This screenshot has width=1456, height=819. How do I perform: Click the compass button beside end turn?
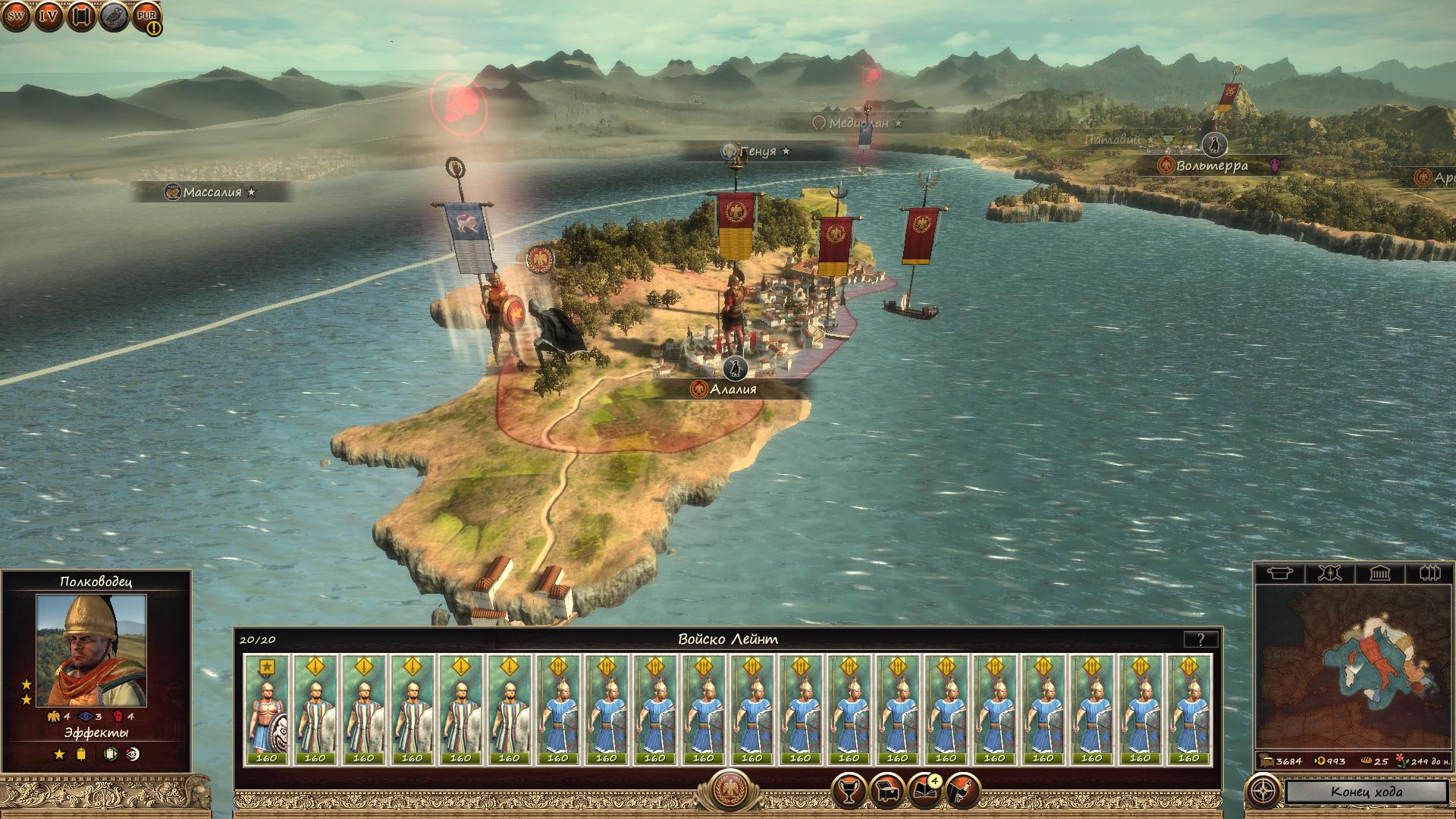tap(1263, 792)
